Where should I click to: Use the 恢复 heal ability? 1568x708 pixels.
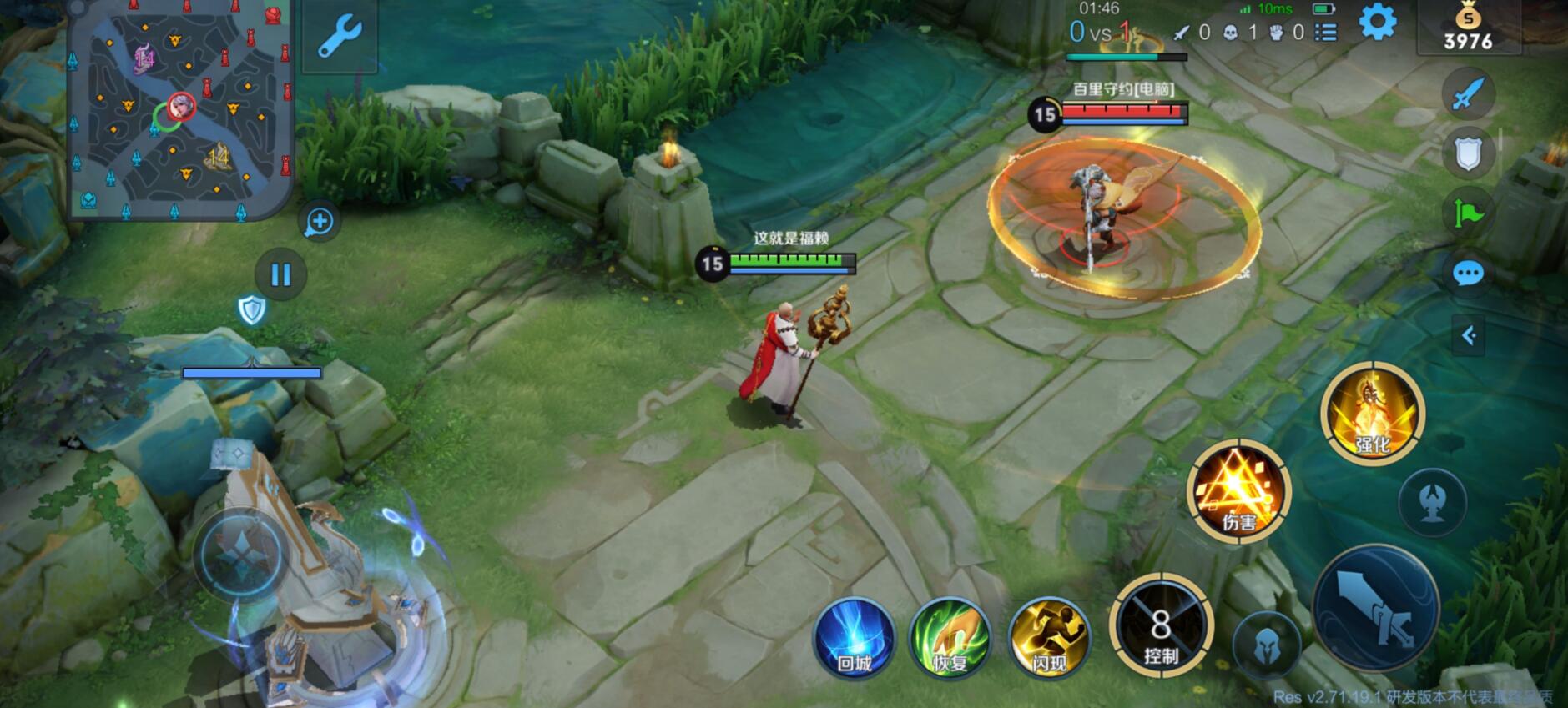coord(950,639)
